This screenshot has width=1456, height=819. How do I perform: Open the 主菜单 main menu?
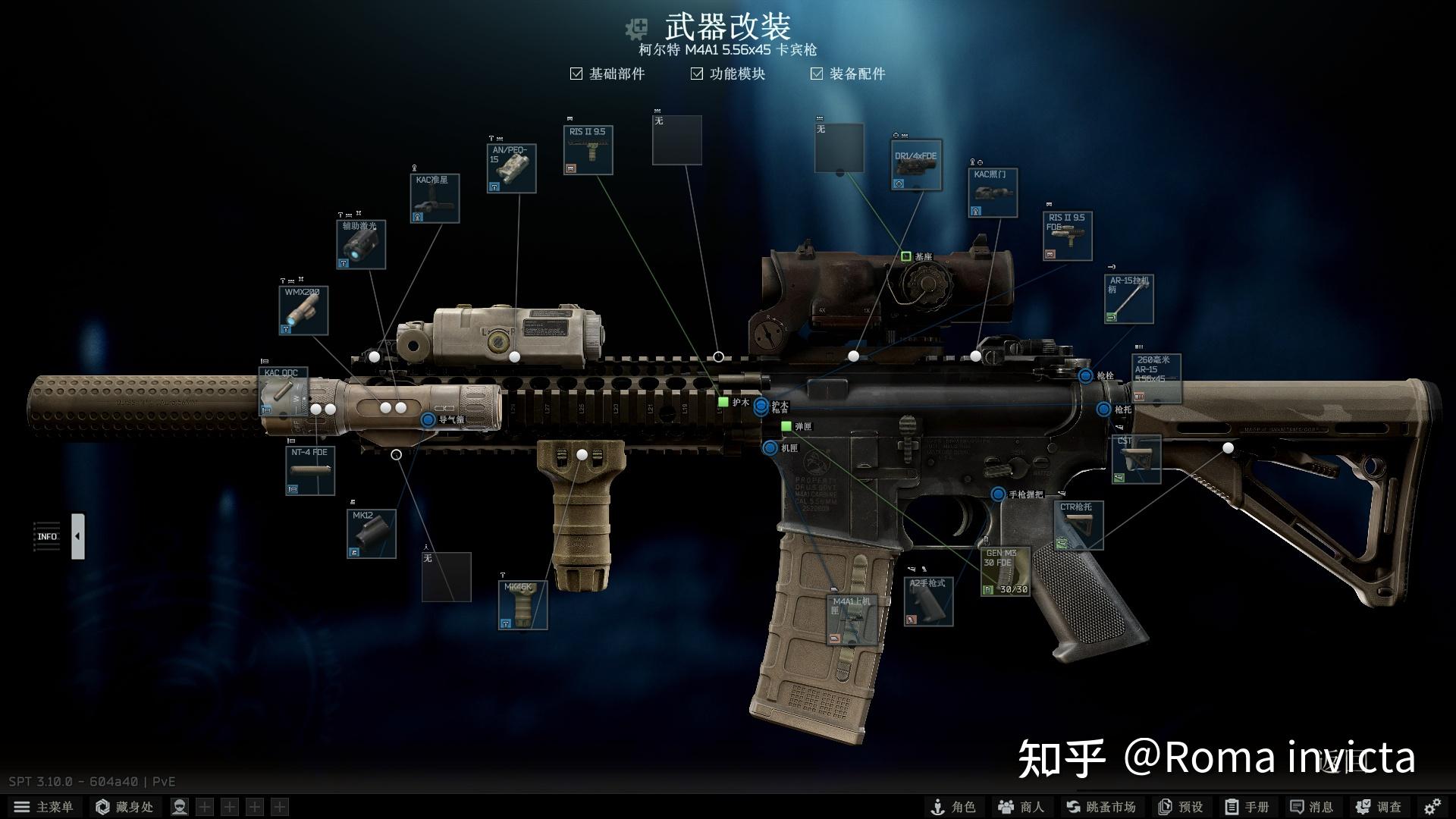click(x=45, y=806)
